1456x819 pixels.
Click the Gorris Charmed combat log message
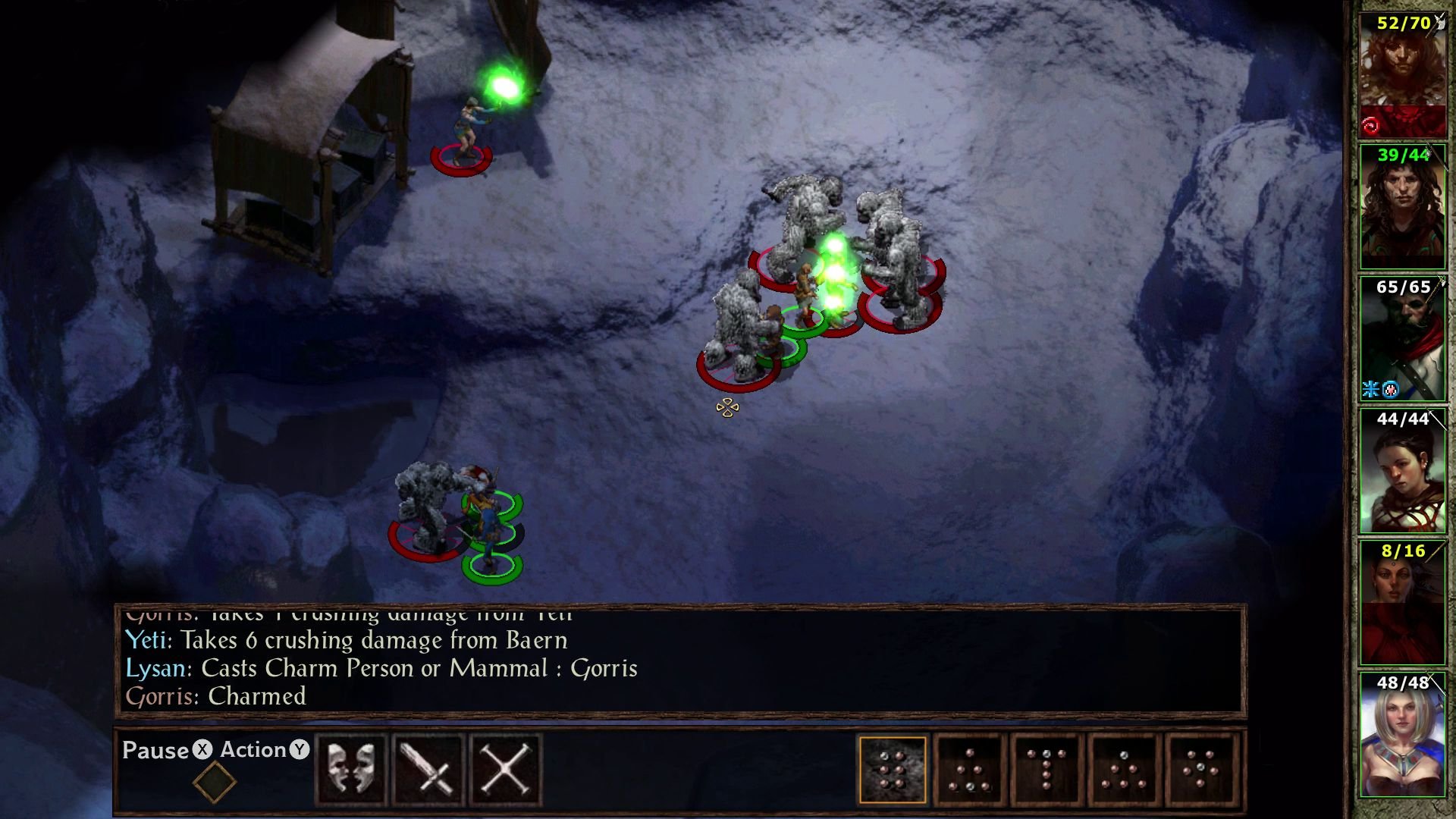[215, 696]
